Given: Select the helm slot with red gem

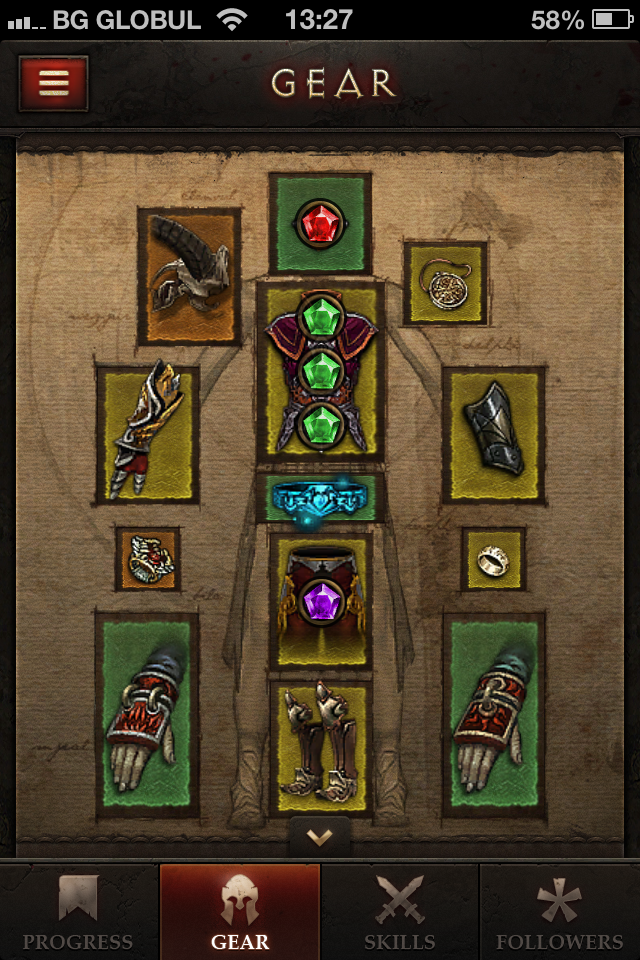Looking at the screenshot, I should [320, 224].
